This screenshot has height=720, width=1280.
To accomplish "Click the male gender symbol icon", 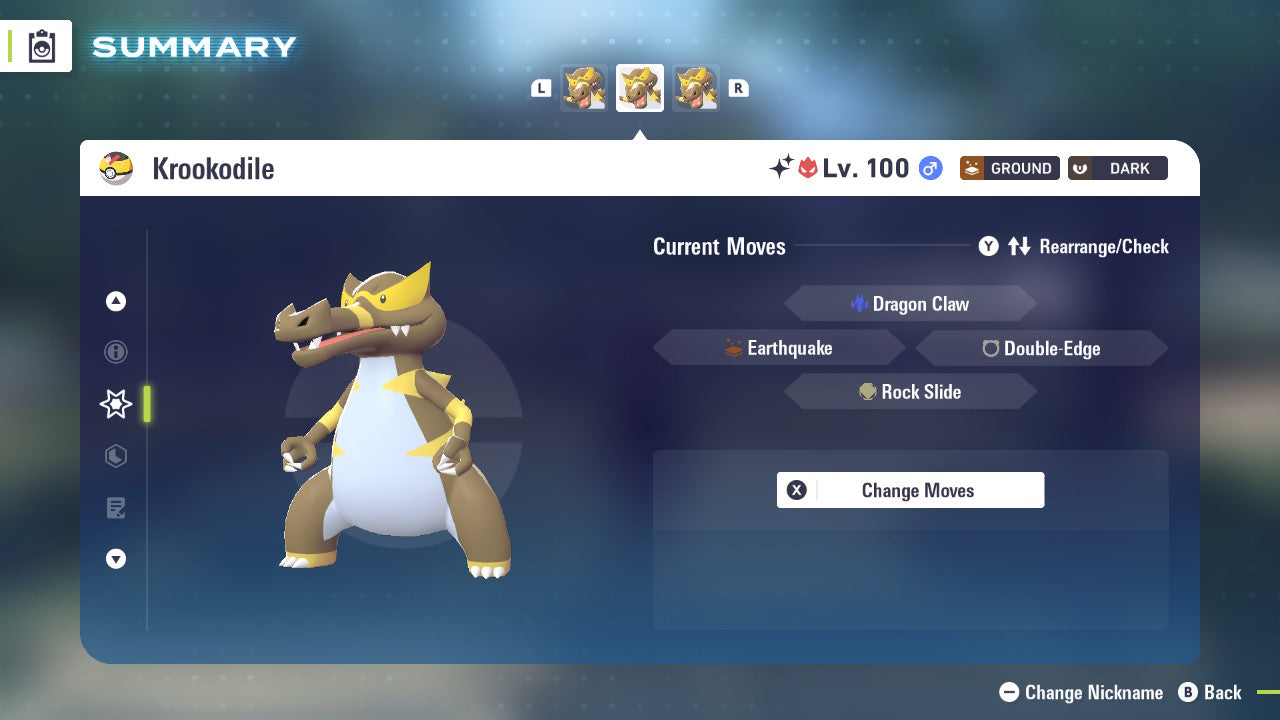I will tap(930, 168).
